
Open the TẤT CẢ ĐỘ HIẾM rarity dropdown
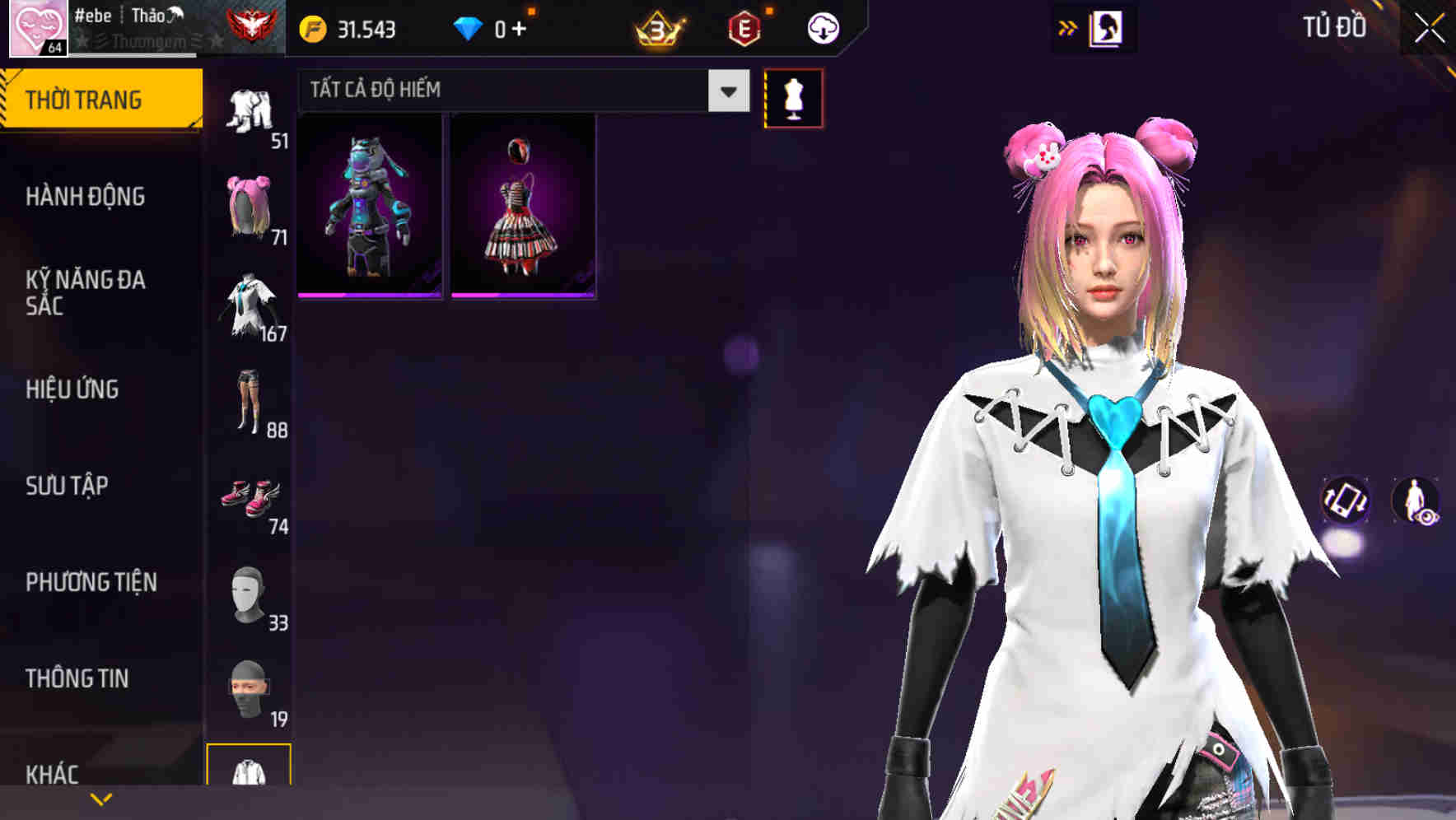pos(519,90)
